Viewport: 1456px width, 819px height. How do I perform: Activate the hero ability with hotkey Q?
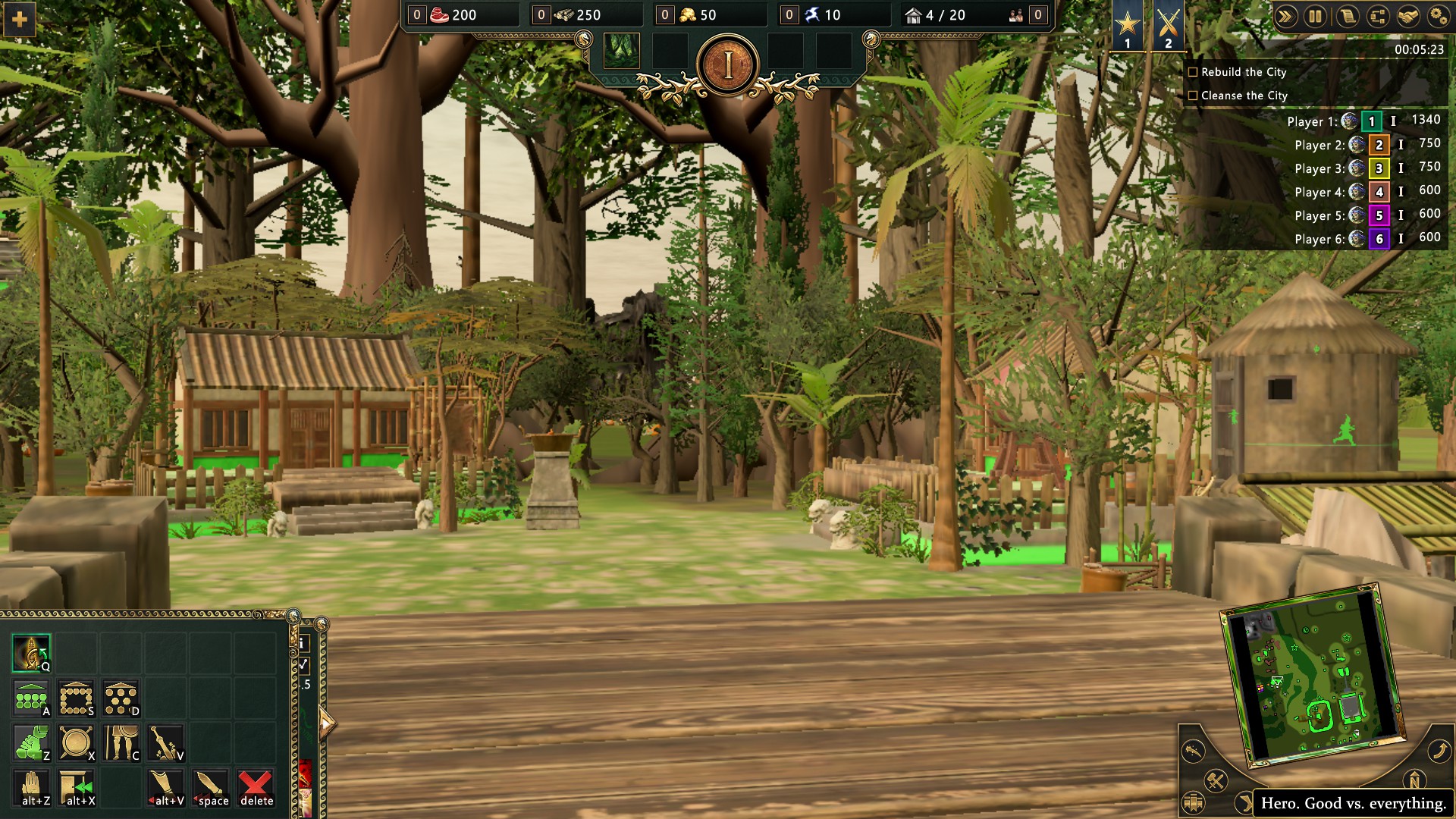point(31,653)
